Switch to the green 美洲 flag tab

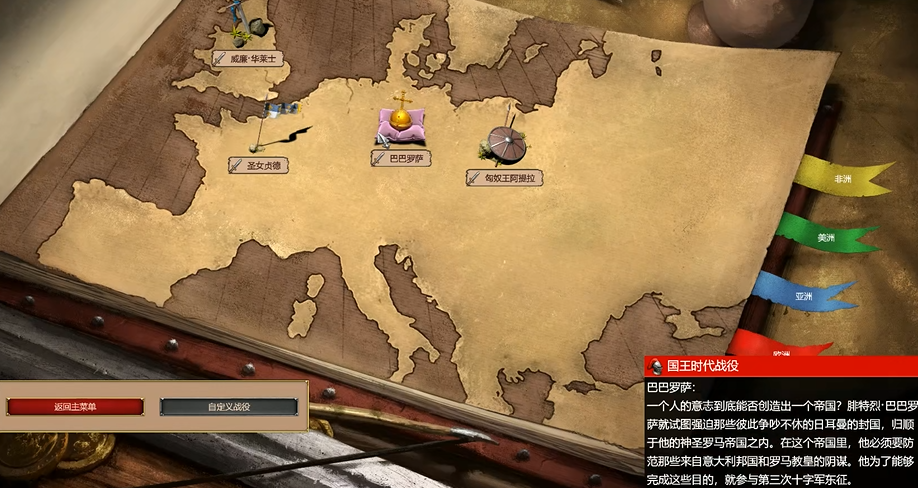pos(825,238)
